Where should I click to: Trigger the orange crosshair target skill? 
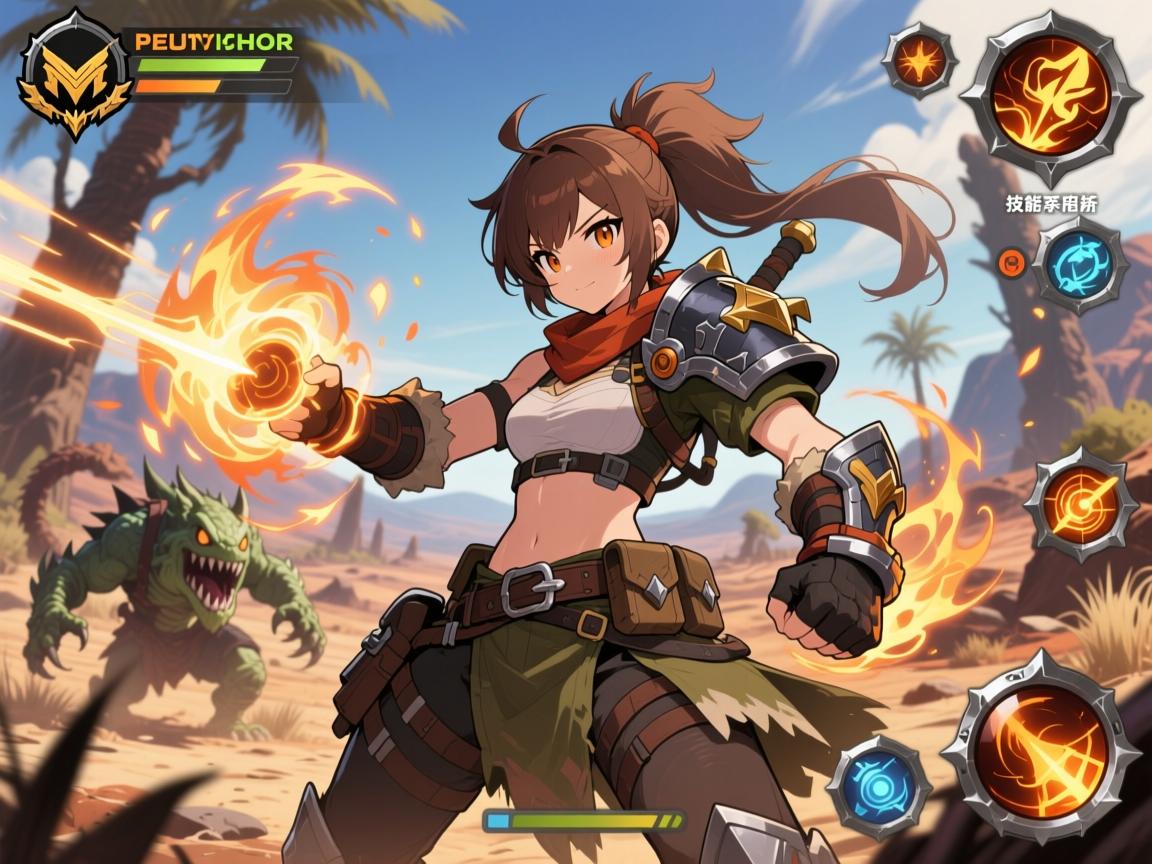1079,504
